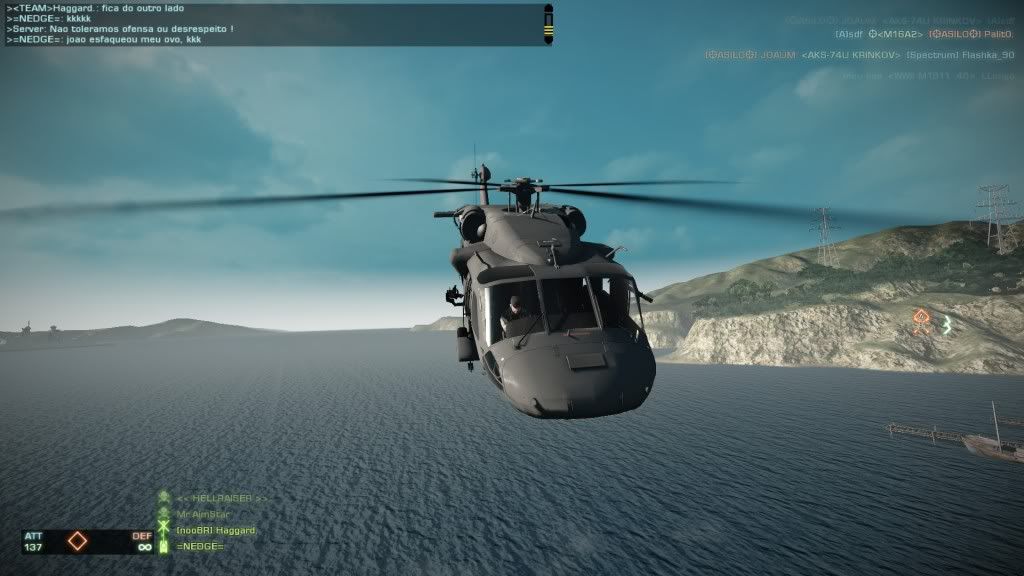Viewport: 1024px width, 576px height.
Task: Click the orange diamond objective icon in ticket bar
Action: [77, 541]
